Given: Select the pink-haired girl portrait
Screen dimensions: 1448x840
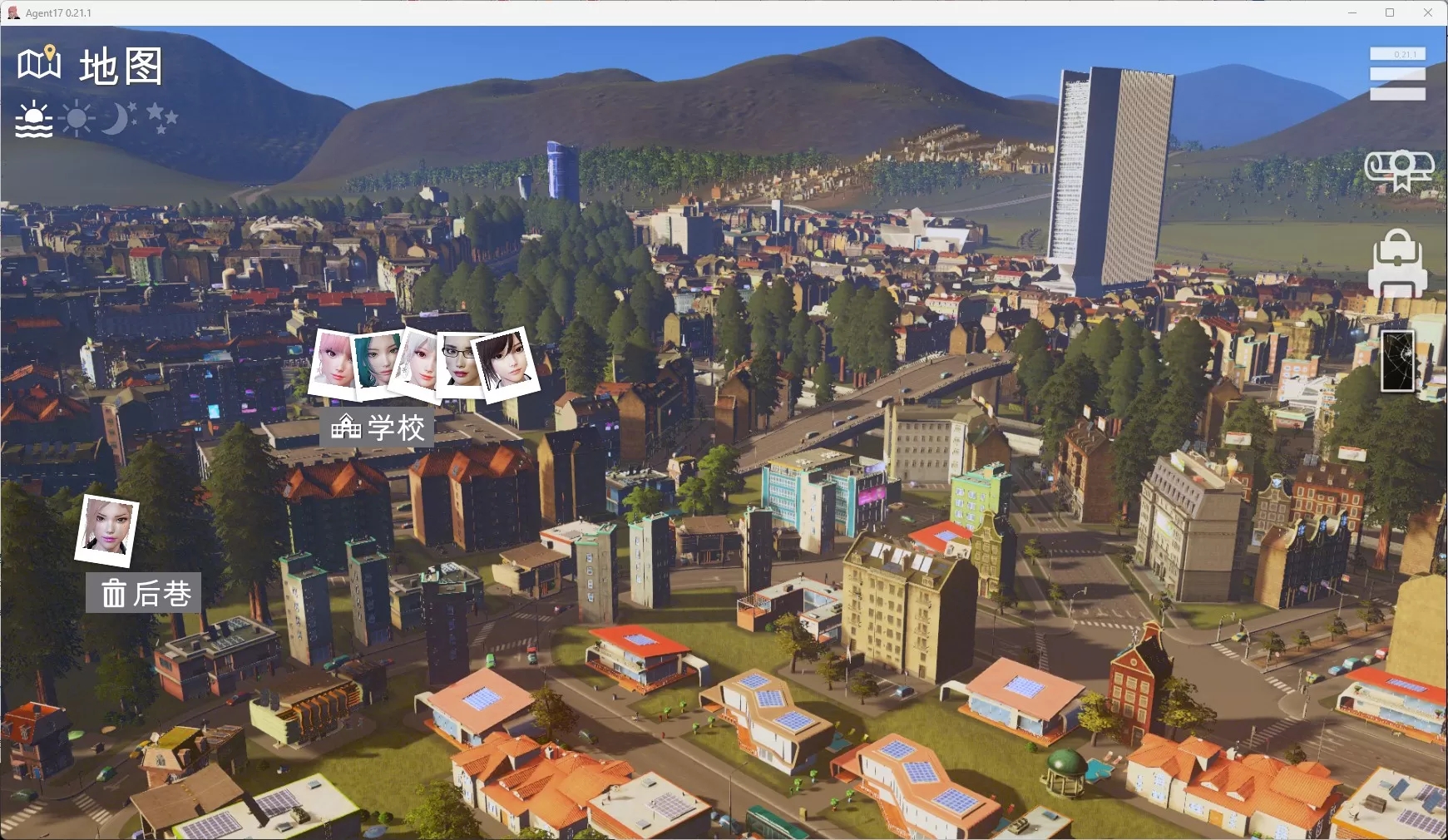Looking at the screenshot, I should coord(334,360).
